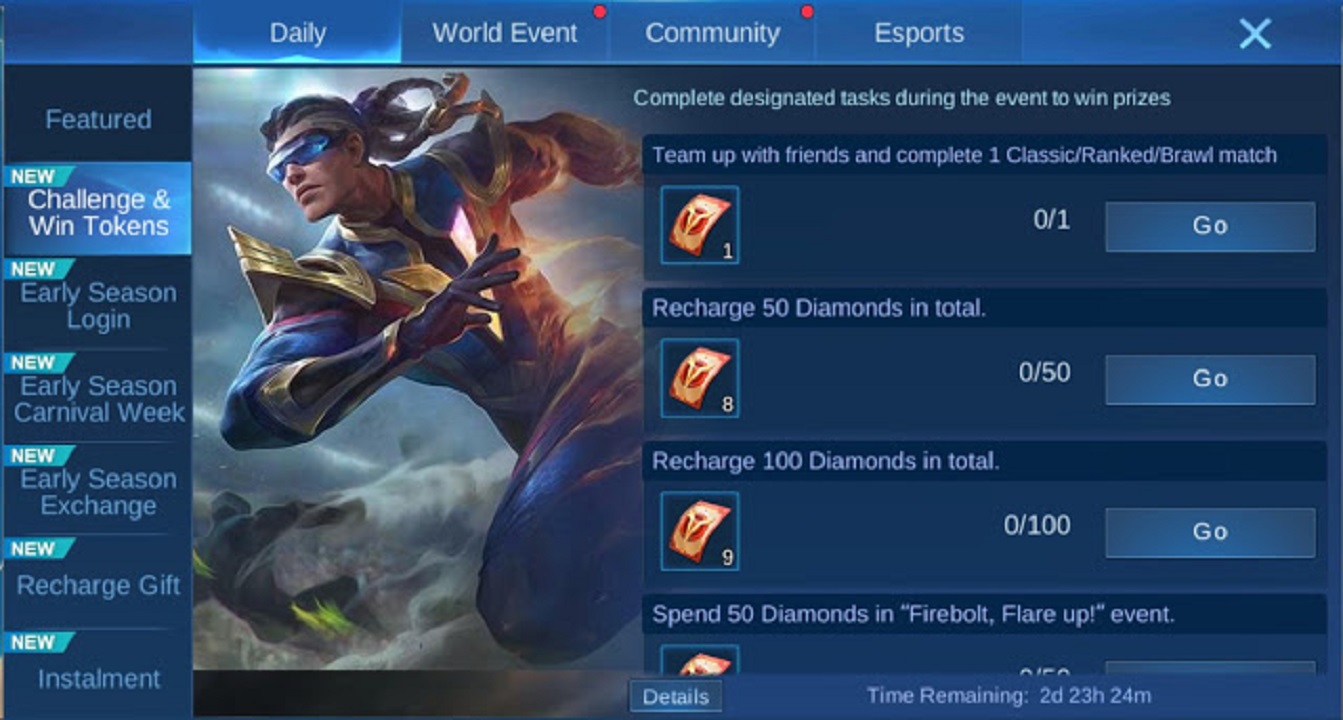Open Early Season Carnival Week
Screen dimensions: 1343x720
[x=97, y=400]
